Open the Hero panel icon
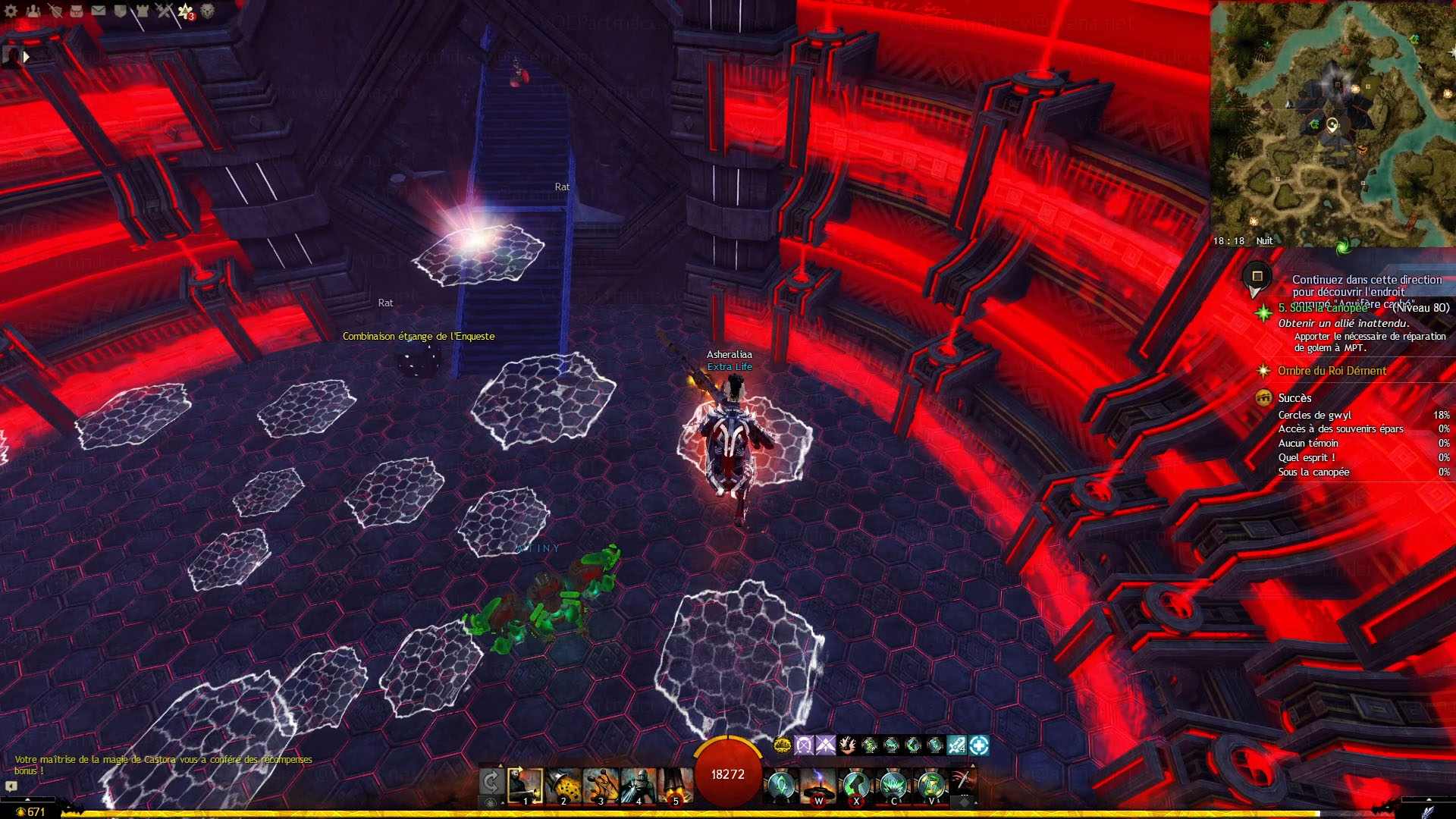Viewport: 1456px width, 819px height. [55, 11]
